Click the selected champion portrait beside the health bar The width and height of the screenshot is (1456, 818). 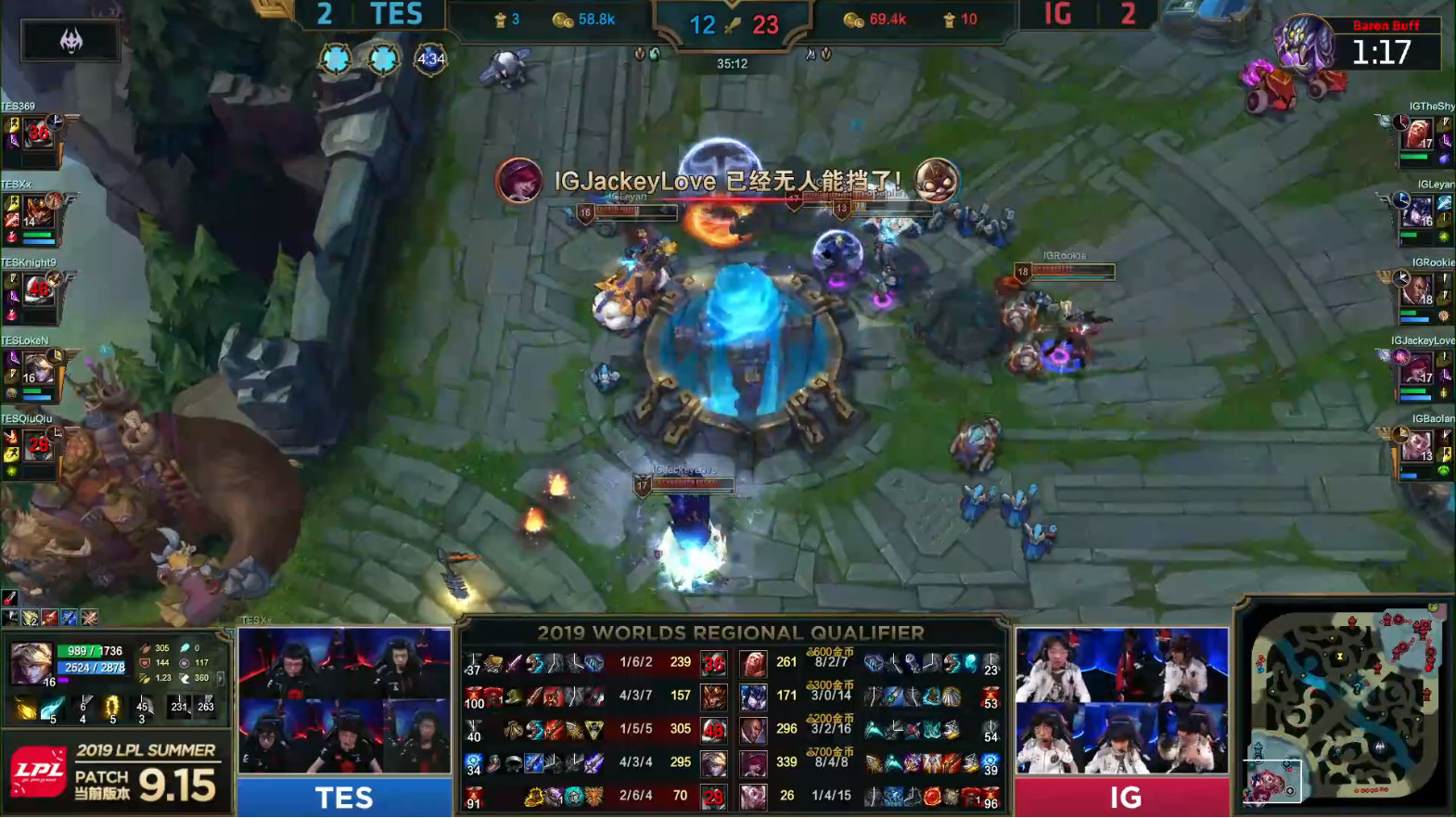[31, 663]
